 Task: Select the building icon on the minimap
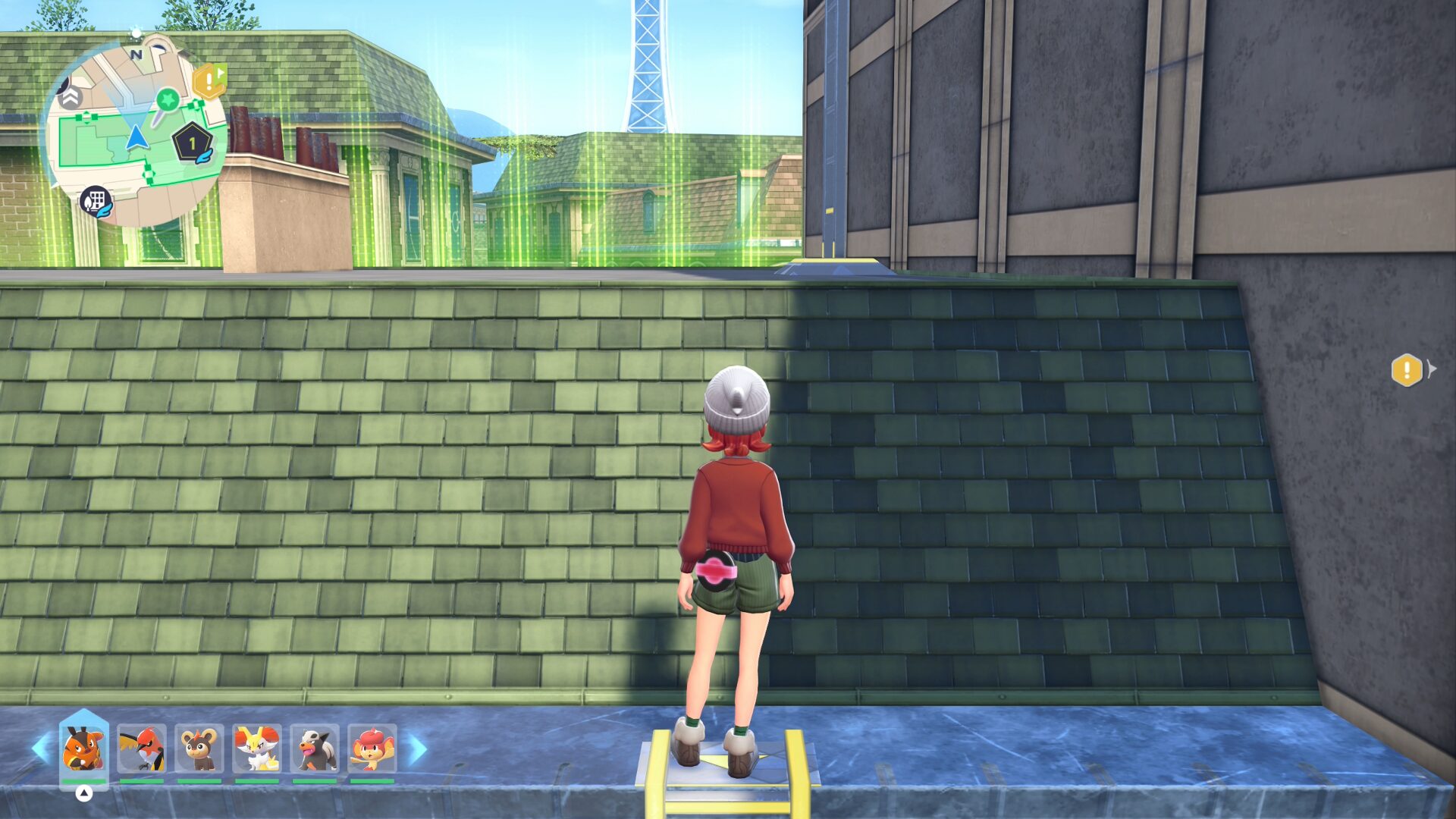96,202
